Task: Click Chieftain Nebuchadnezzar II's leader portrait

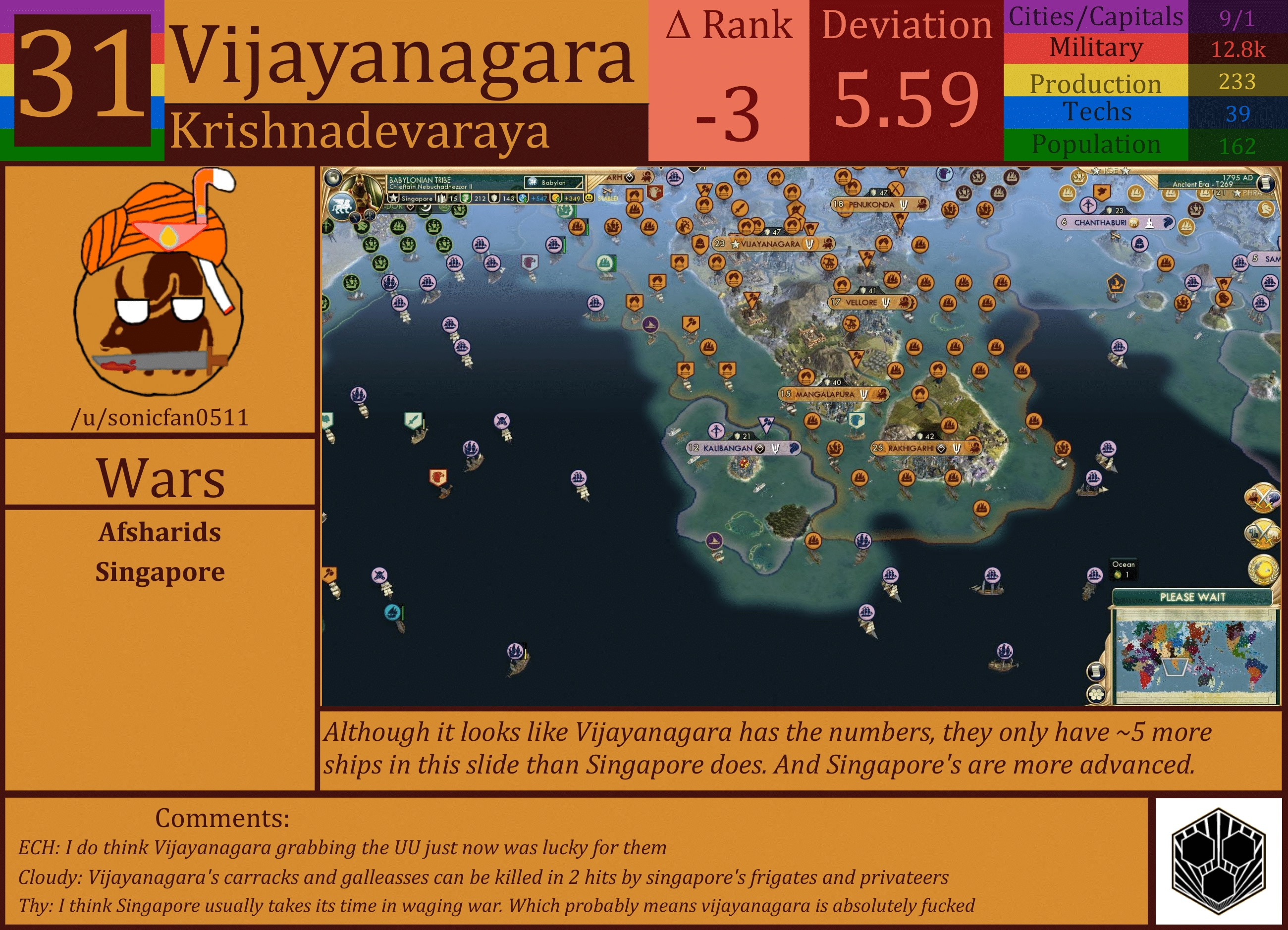Action: point(361,191)
